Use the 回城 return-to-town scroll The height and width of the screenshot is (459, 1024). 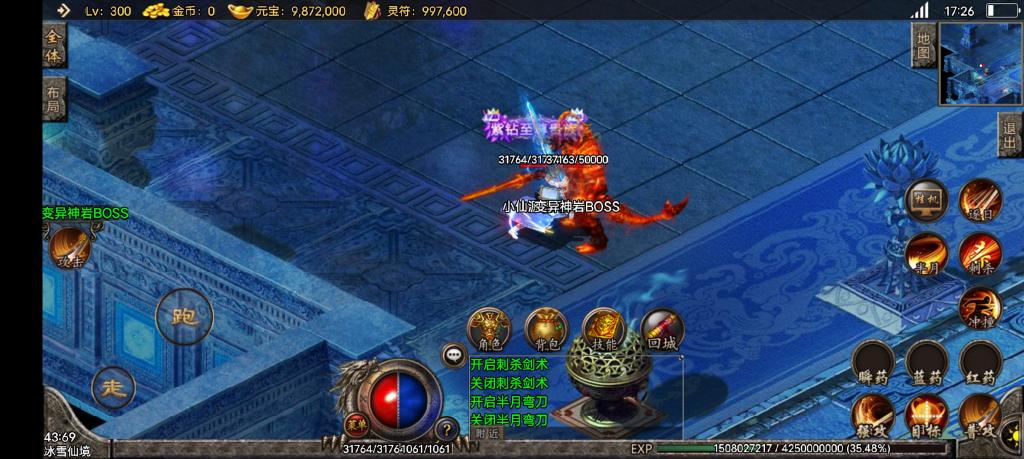click(662, 329)
